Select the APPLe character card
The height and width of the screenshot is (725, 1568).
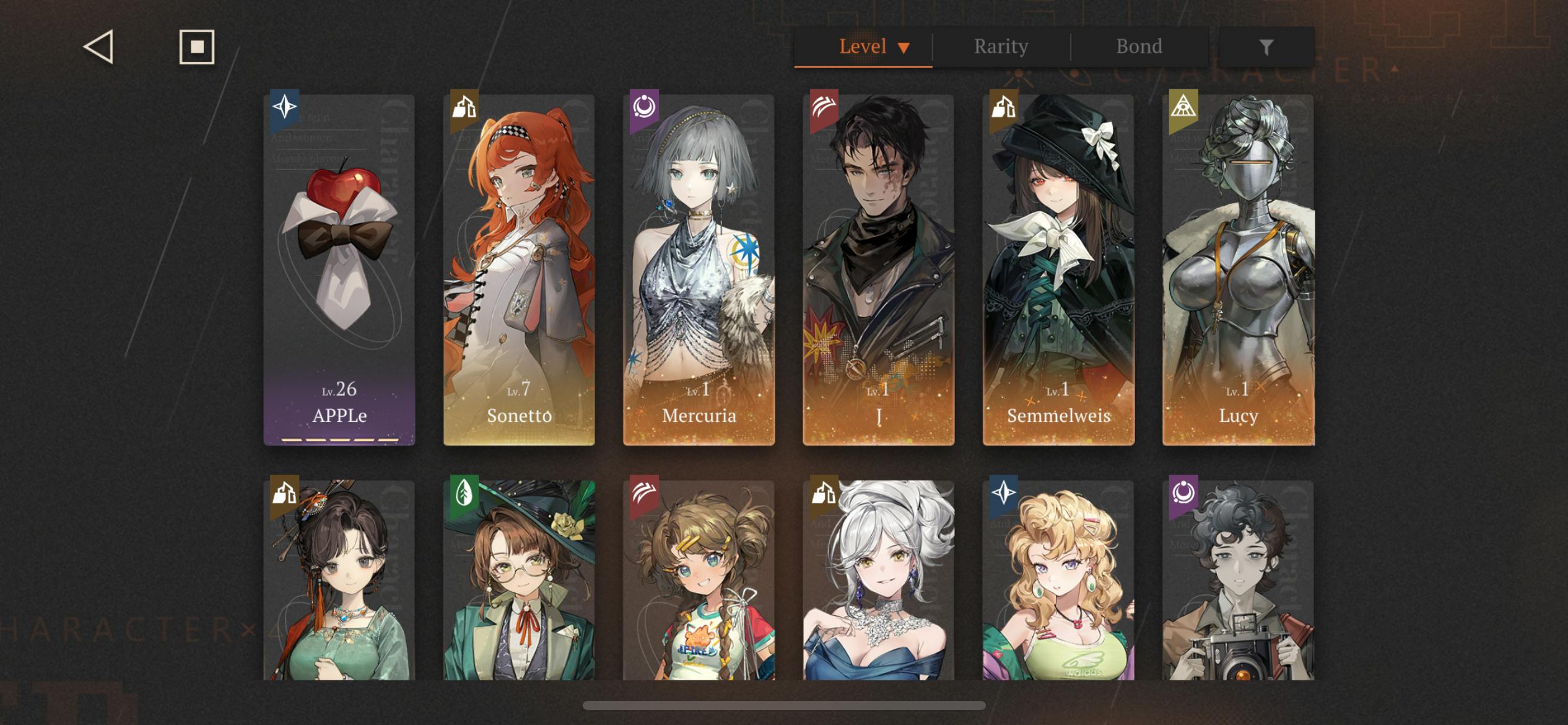pyautogui.click(x=339, y=270)
